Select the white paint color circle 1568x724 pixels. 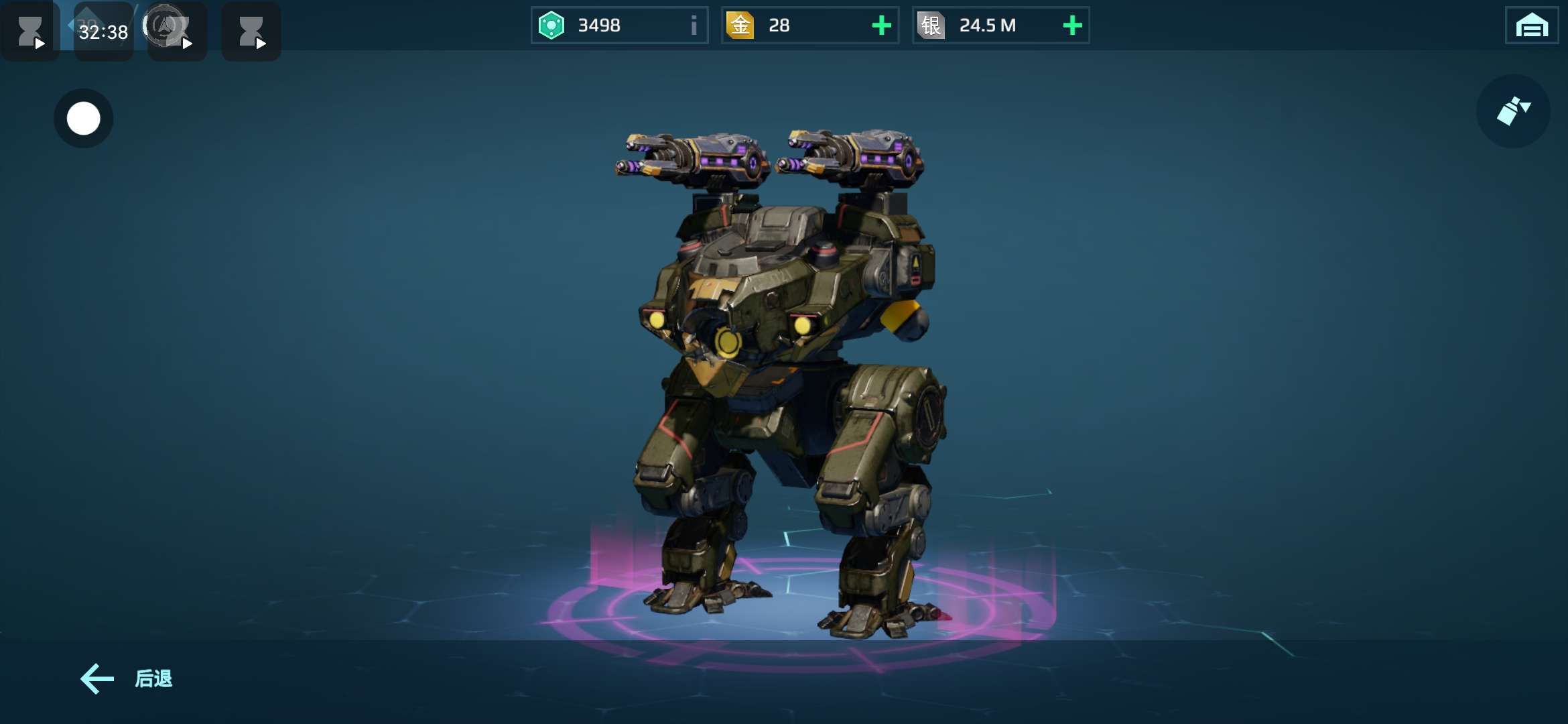[84, 119]
